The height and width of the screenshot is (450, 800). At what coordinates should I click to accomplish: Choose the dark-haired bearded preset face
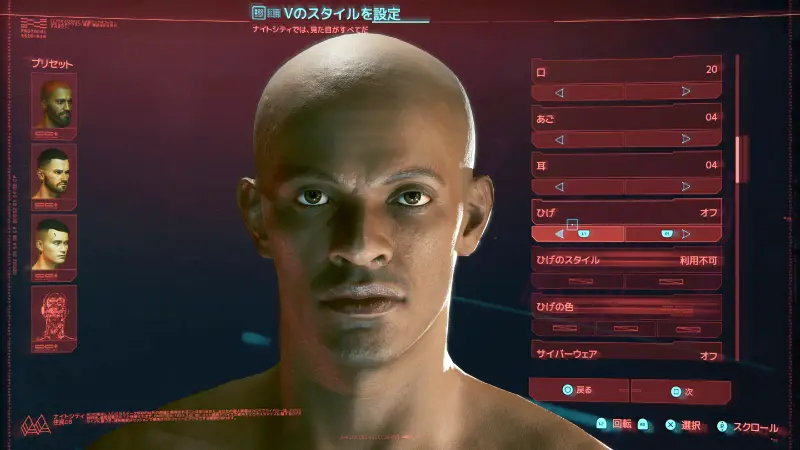point(54,174)
